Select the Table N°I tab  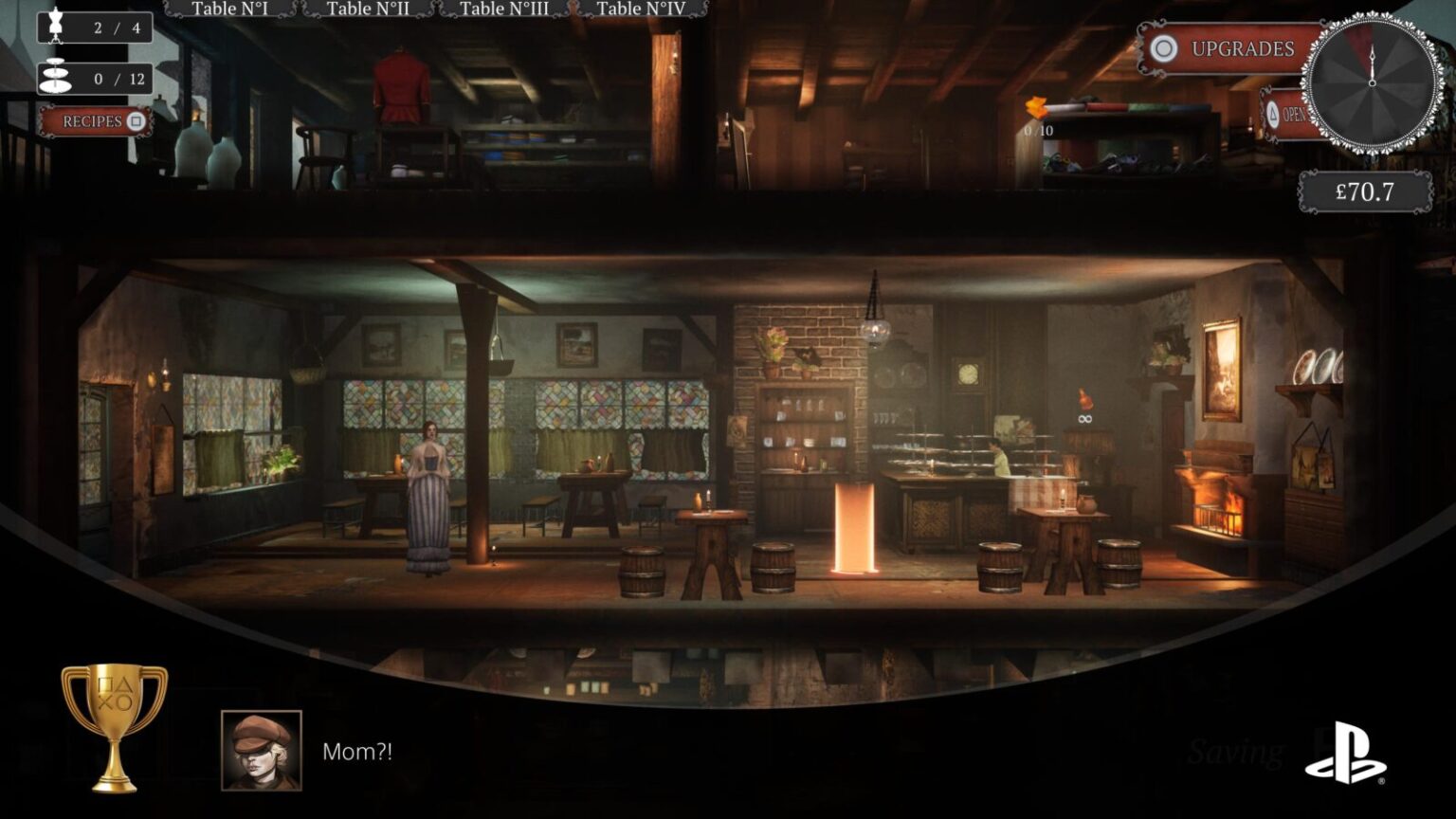tap(229, 9)
